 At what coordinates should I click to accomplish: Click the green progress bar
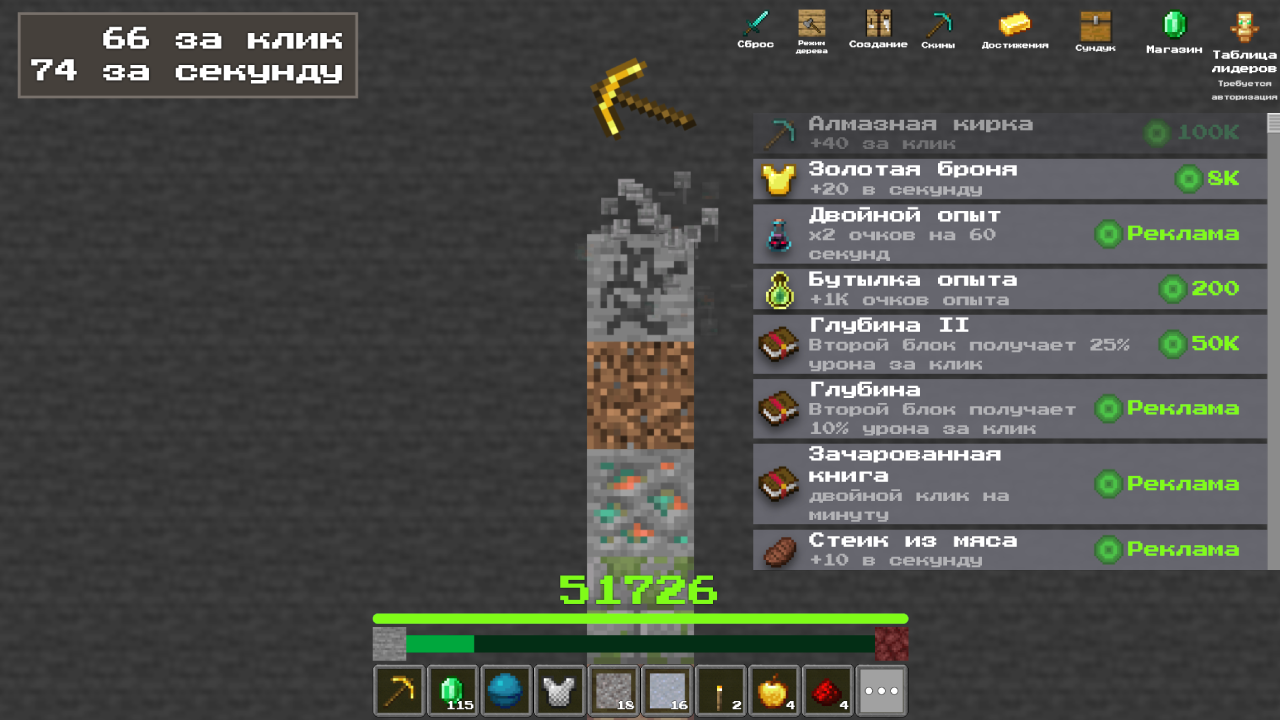tap(640, 617)
